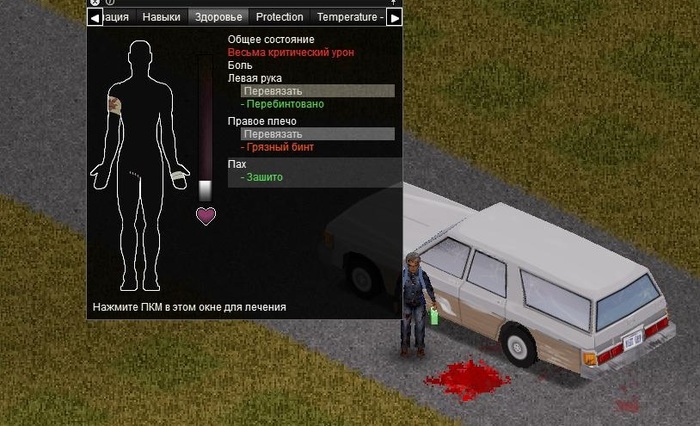Choose the Правое плечо body part entry
Viewport: 700px width, 426px height.
pos(262,121)
